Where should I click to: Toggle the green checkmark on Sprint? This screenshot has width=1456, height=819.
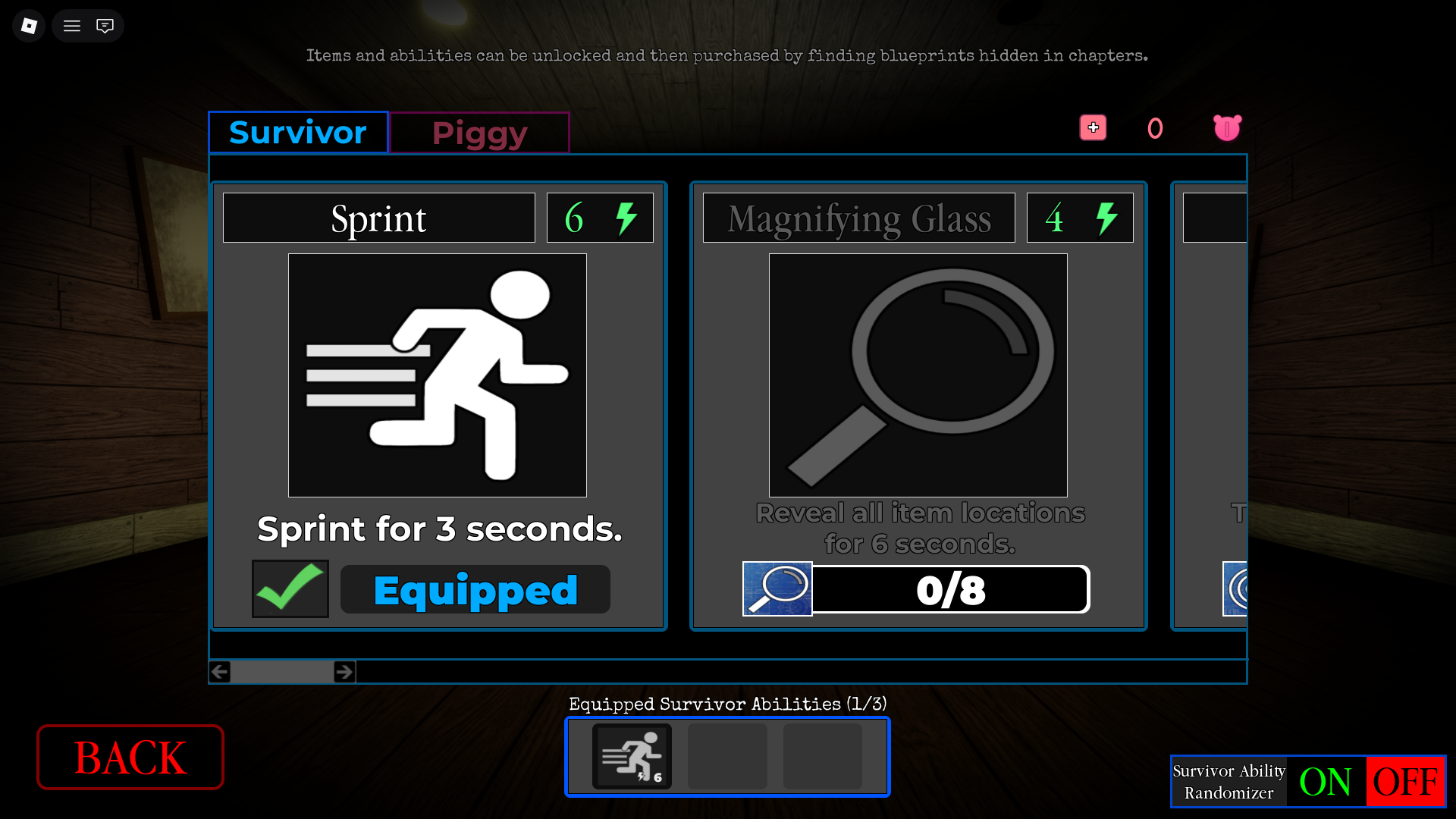pos(289,588)
